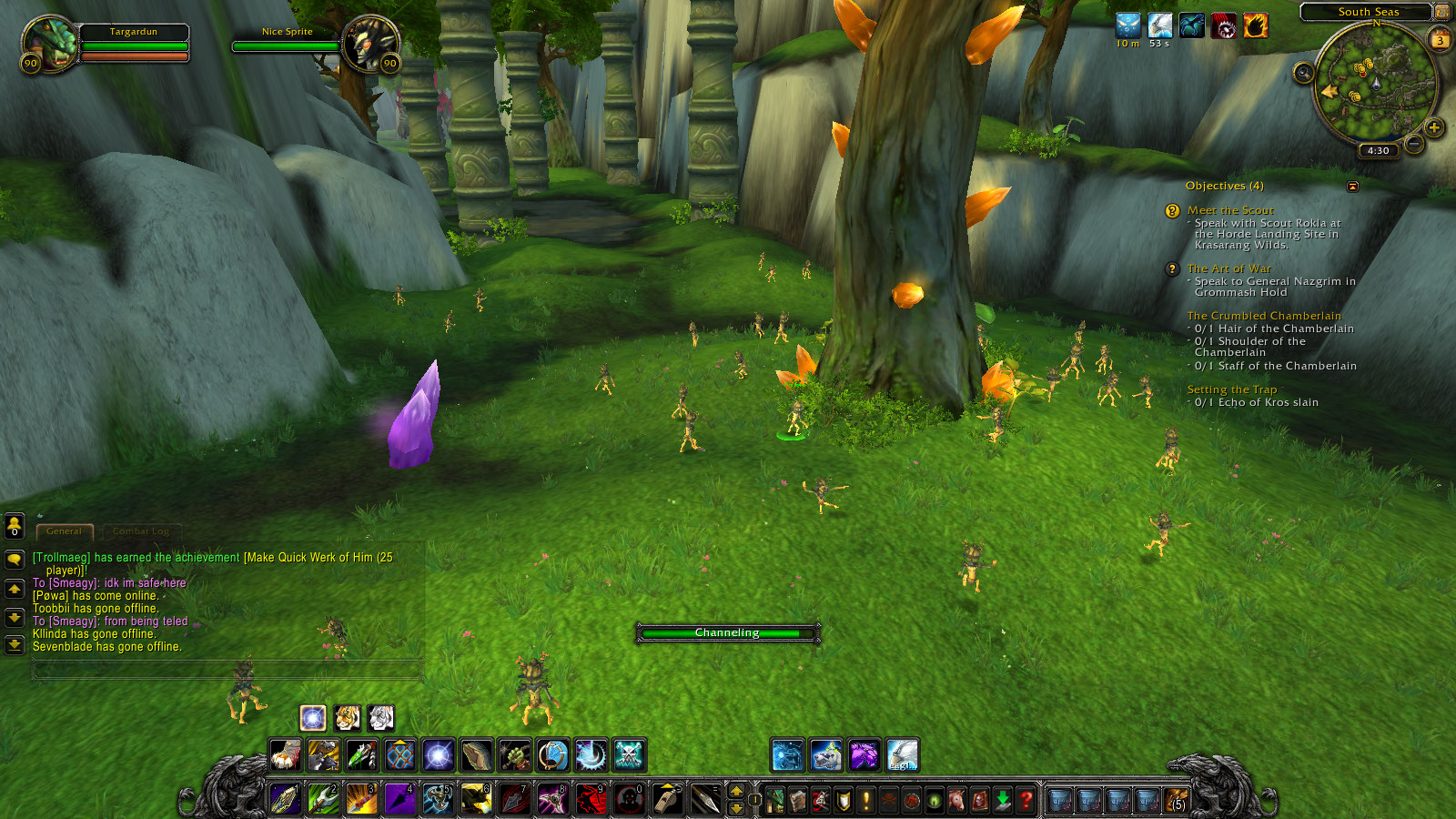Image resolution: width=1456 pixels, height=819 pixels.
Task: Zoom out the minimap with minus button
Action: tap(1413, 144)
